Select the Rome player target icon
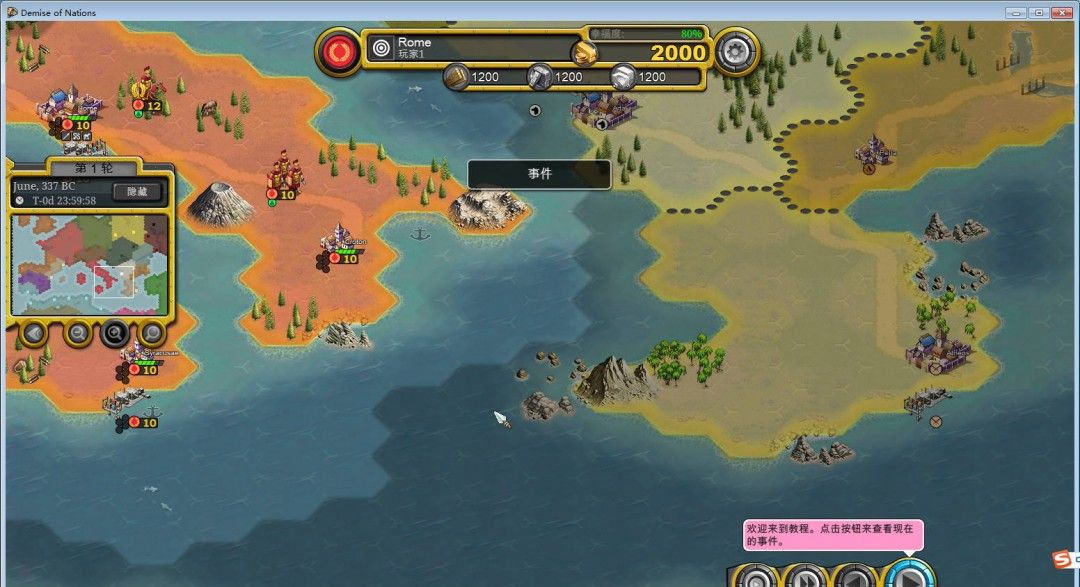 (380, 47)
